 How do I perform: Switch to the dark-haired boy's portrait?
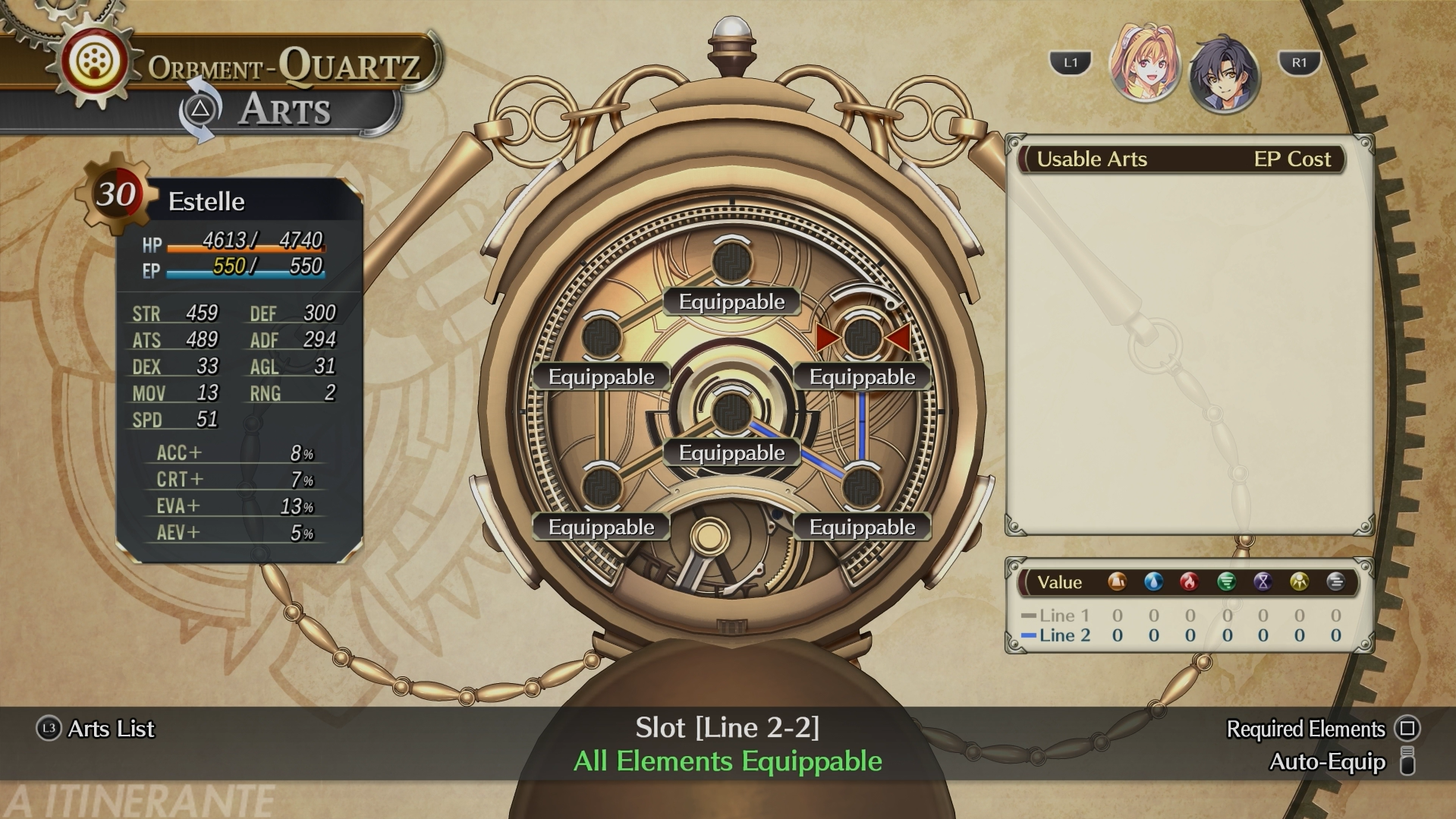[1224, 75]
